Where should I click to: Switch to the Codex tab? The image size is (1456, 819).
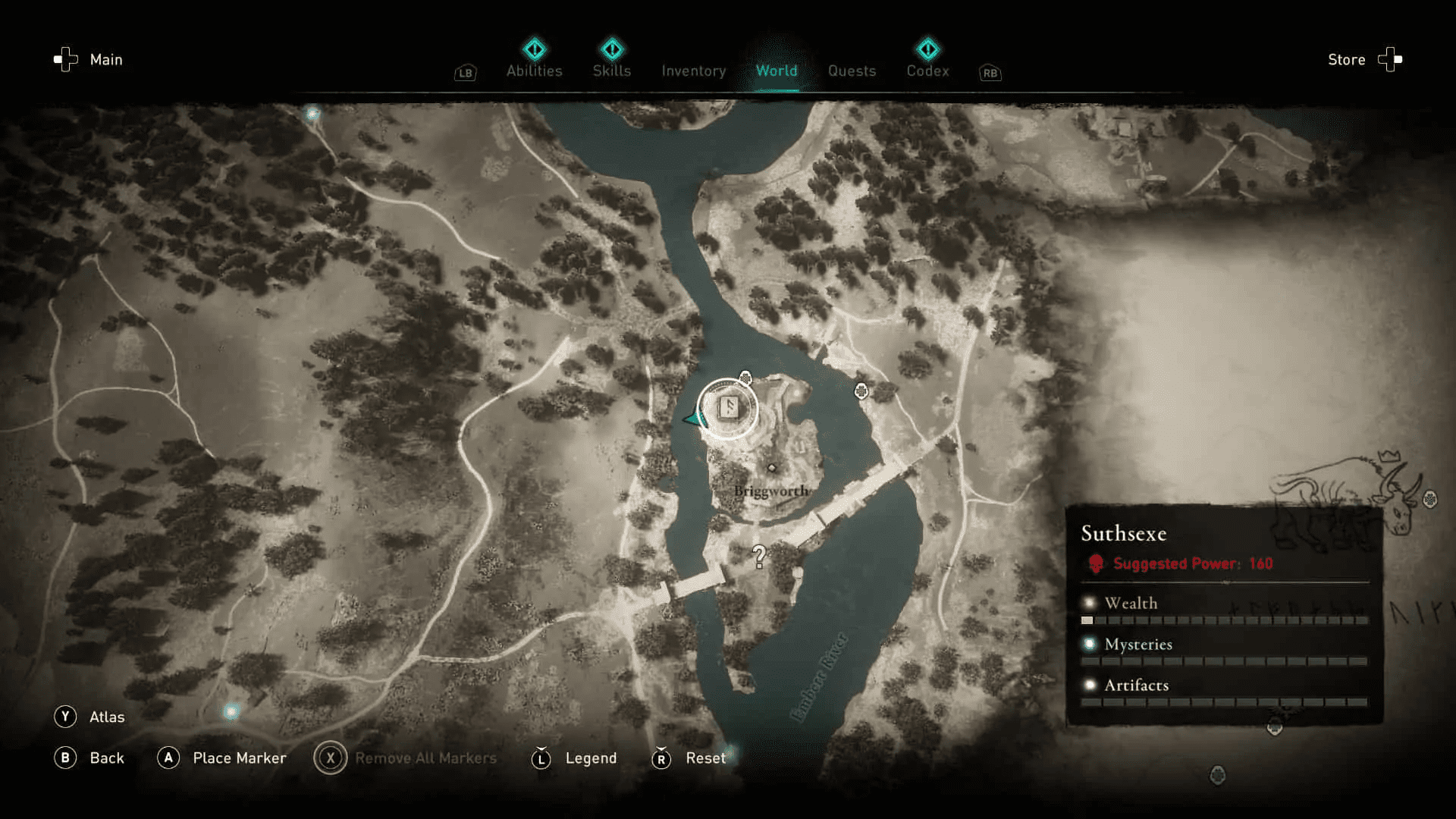pyautogui.click(x=927, y=71)
